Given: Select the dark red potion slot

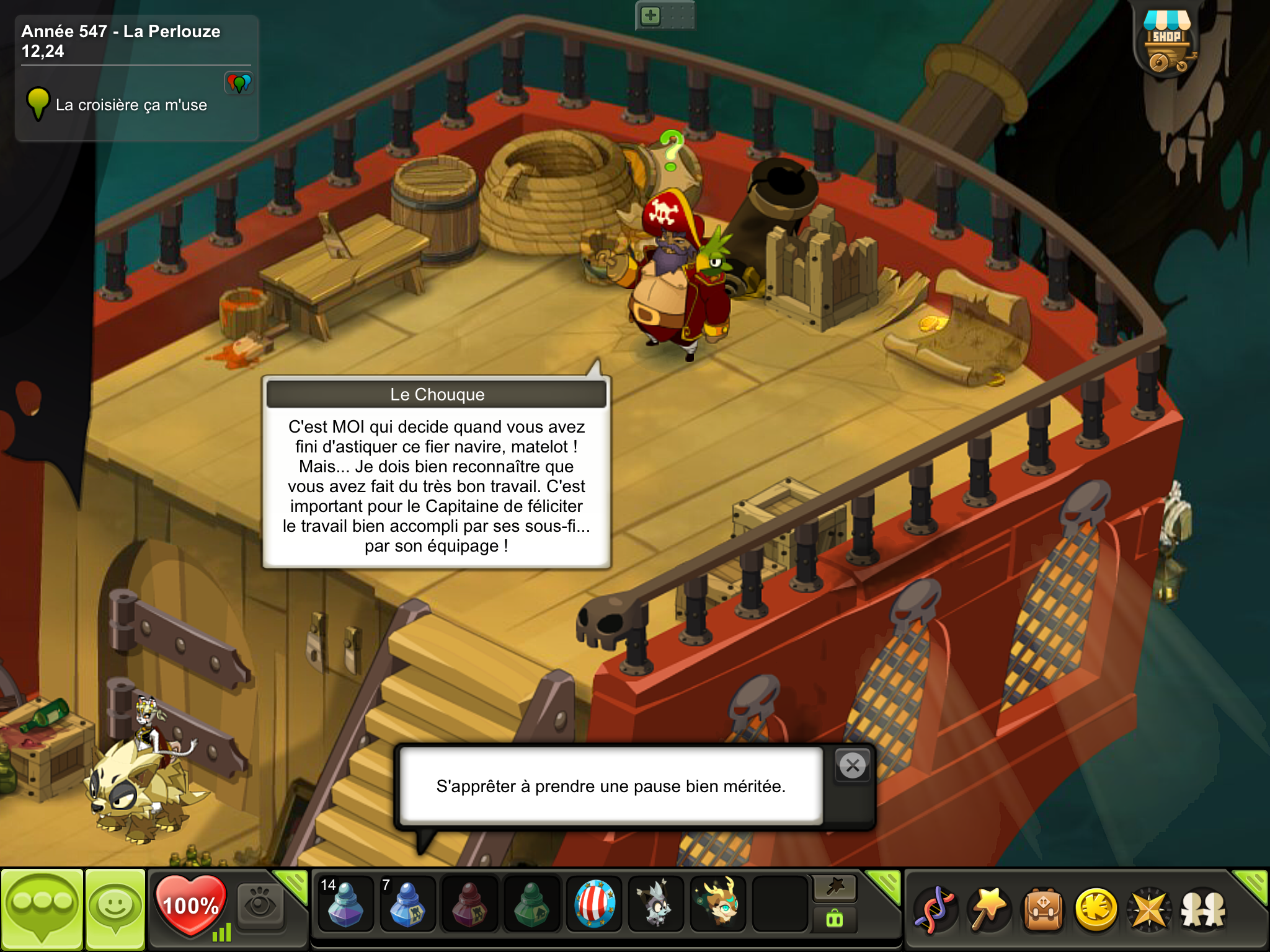Looking at the screenshot, I should click(x=469, y=905).
